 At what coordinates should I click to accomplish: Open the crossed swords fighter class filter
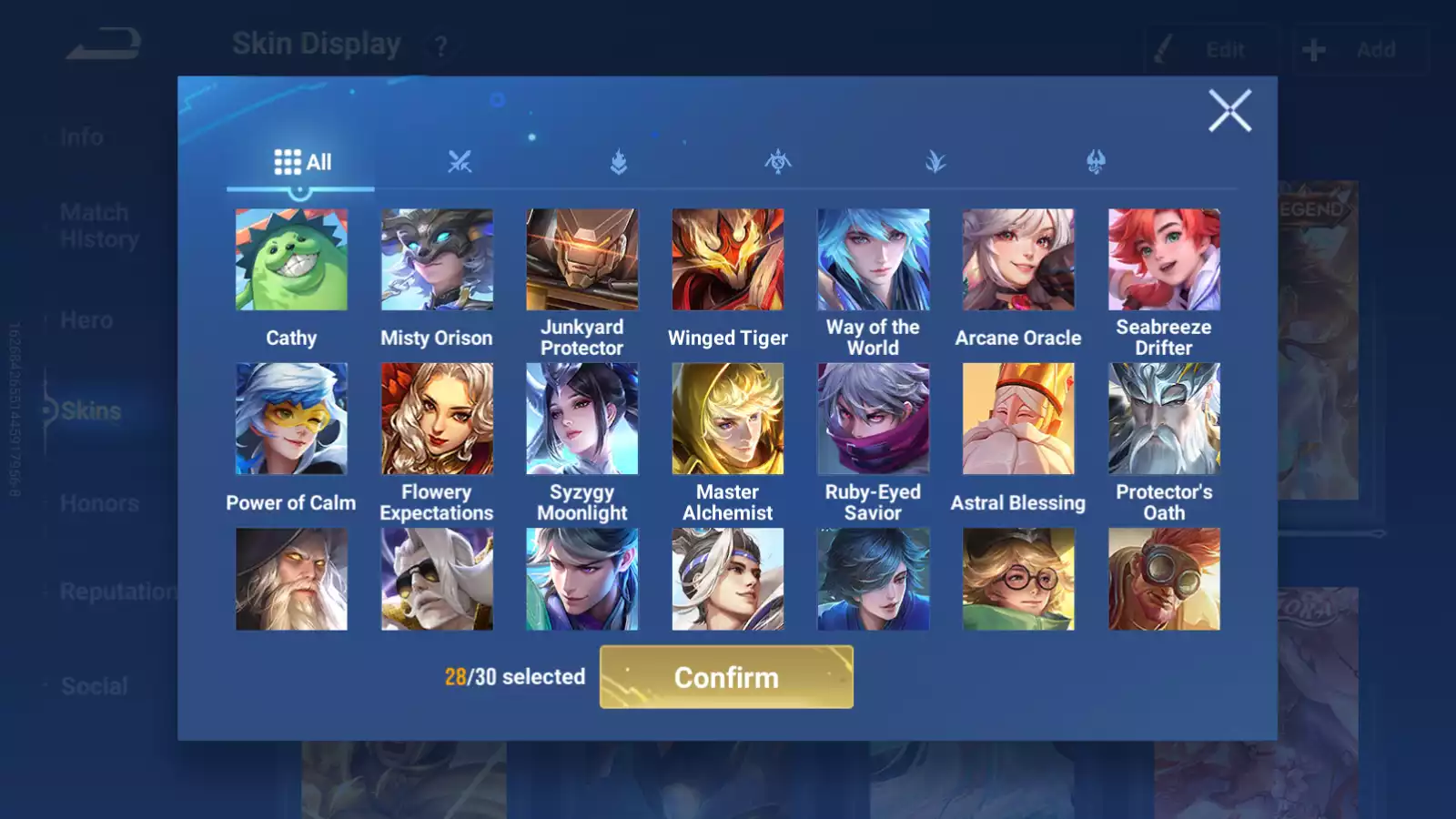tap(460, 162)
